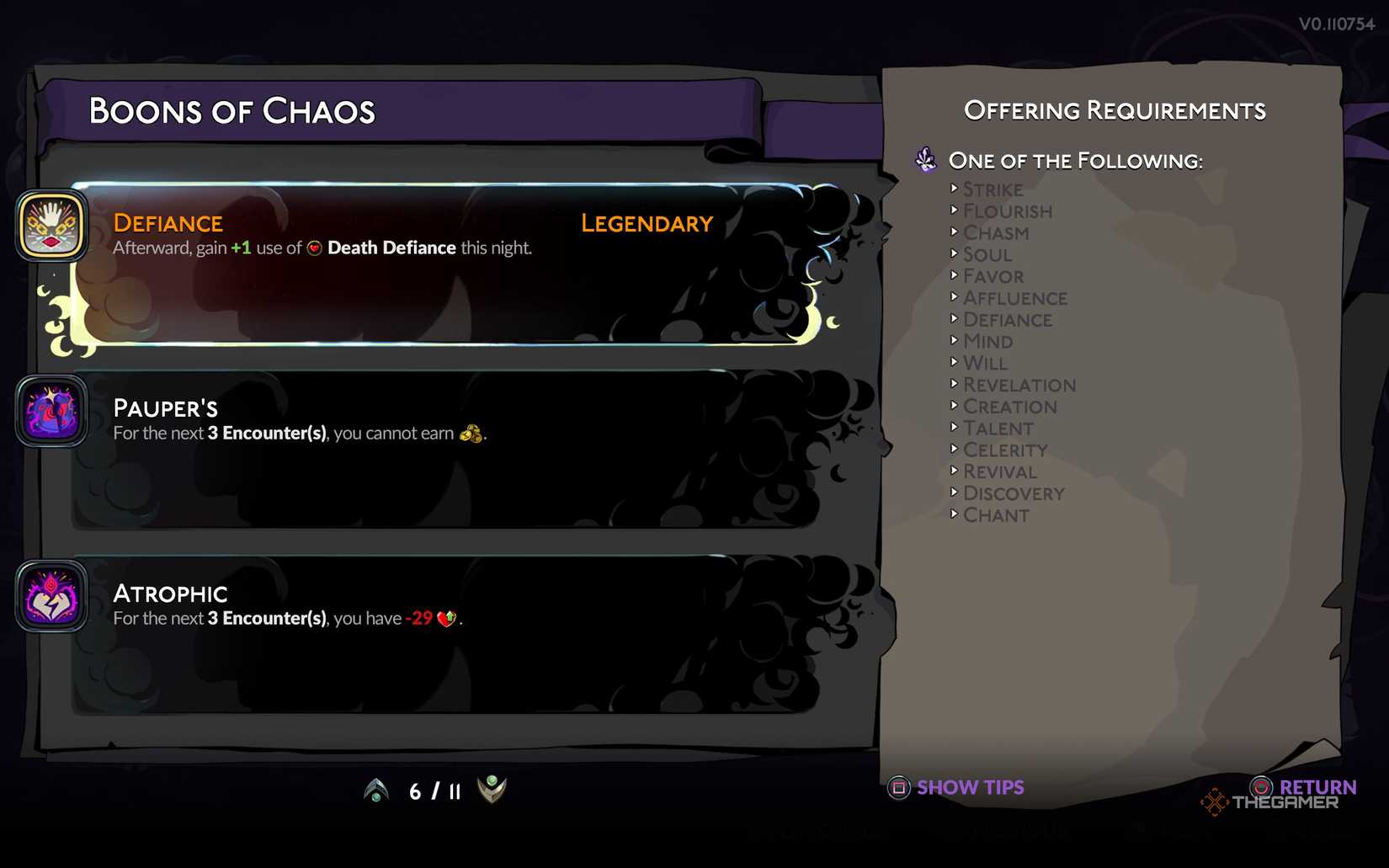Click the Chaos sigil beside One Of The Following
Viewport: 1389px width, 868px height.
[x=924, y=159]
